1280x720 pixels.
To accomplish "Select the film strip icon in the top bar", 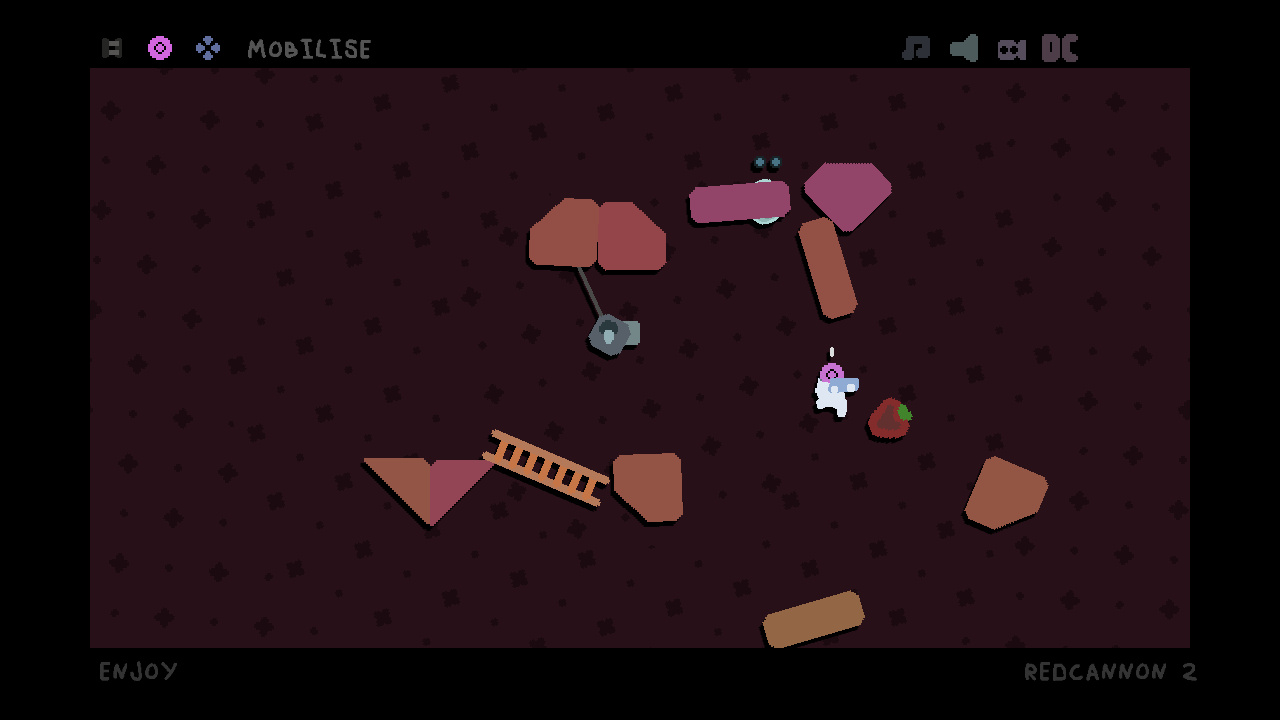I will click(112, 47).
